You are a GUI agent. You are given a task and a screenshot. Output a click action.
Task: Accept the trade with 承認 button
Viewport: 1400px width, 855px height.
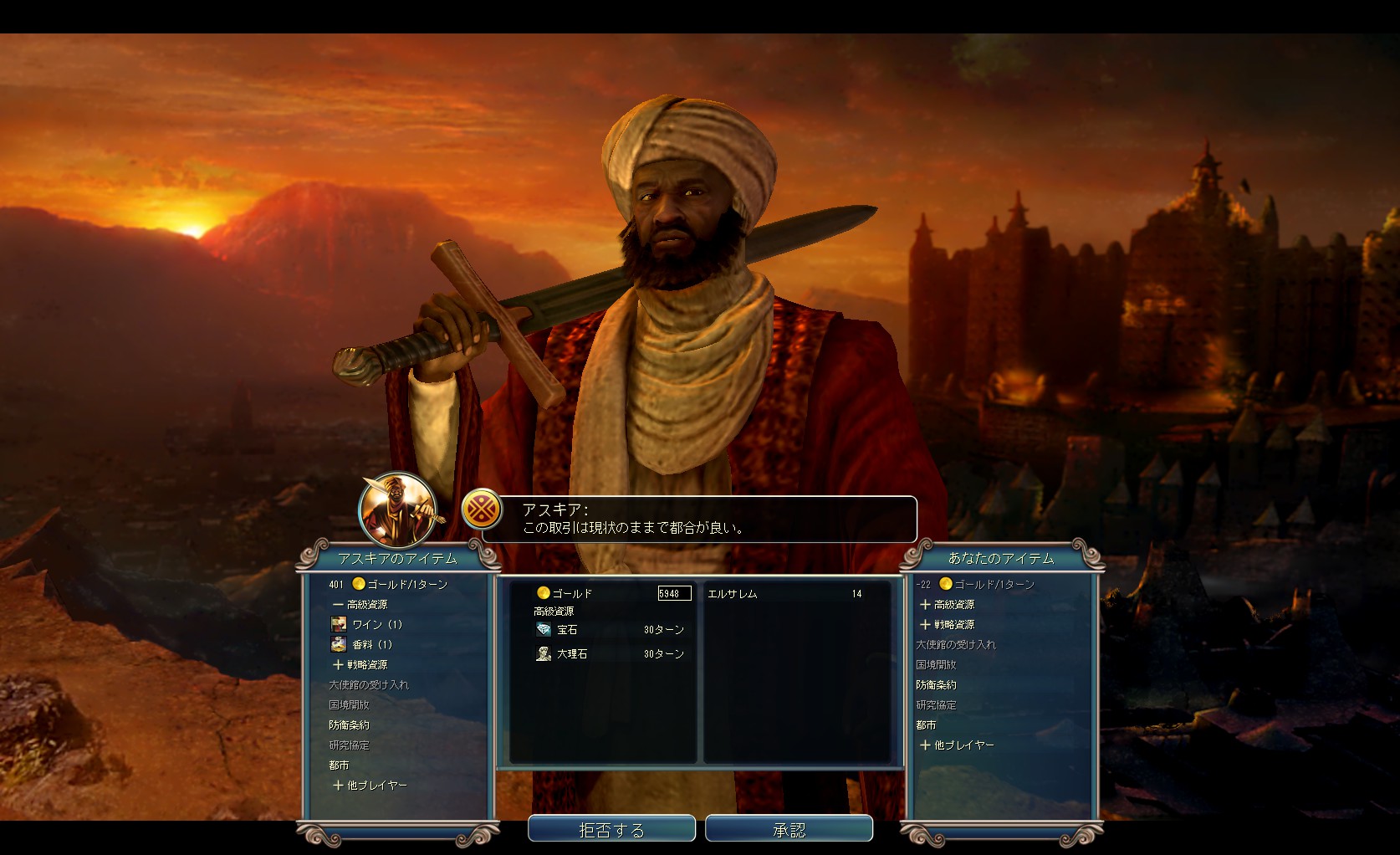tap(789, 829)
